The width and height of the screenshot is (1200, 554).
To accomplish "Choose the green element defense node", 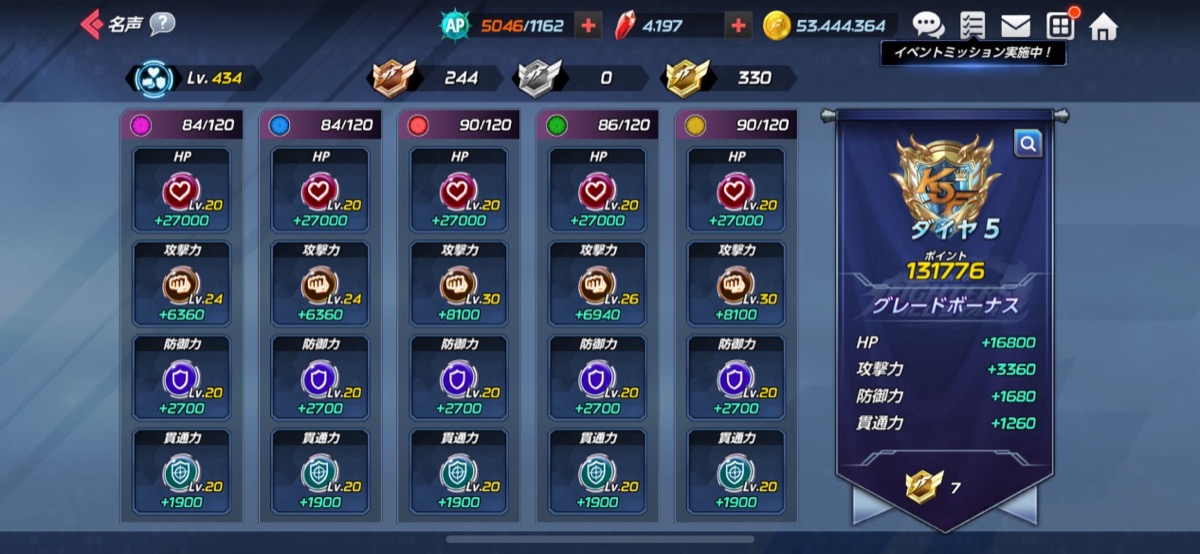I will coord(598,379).
